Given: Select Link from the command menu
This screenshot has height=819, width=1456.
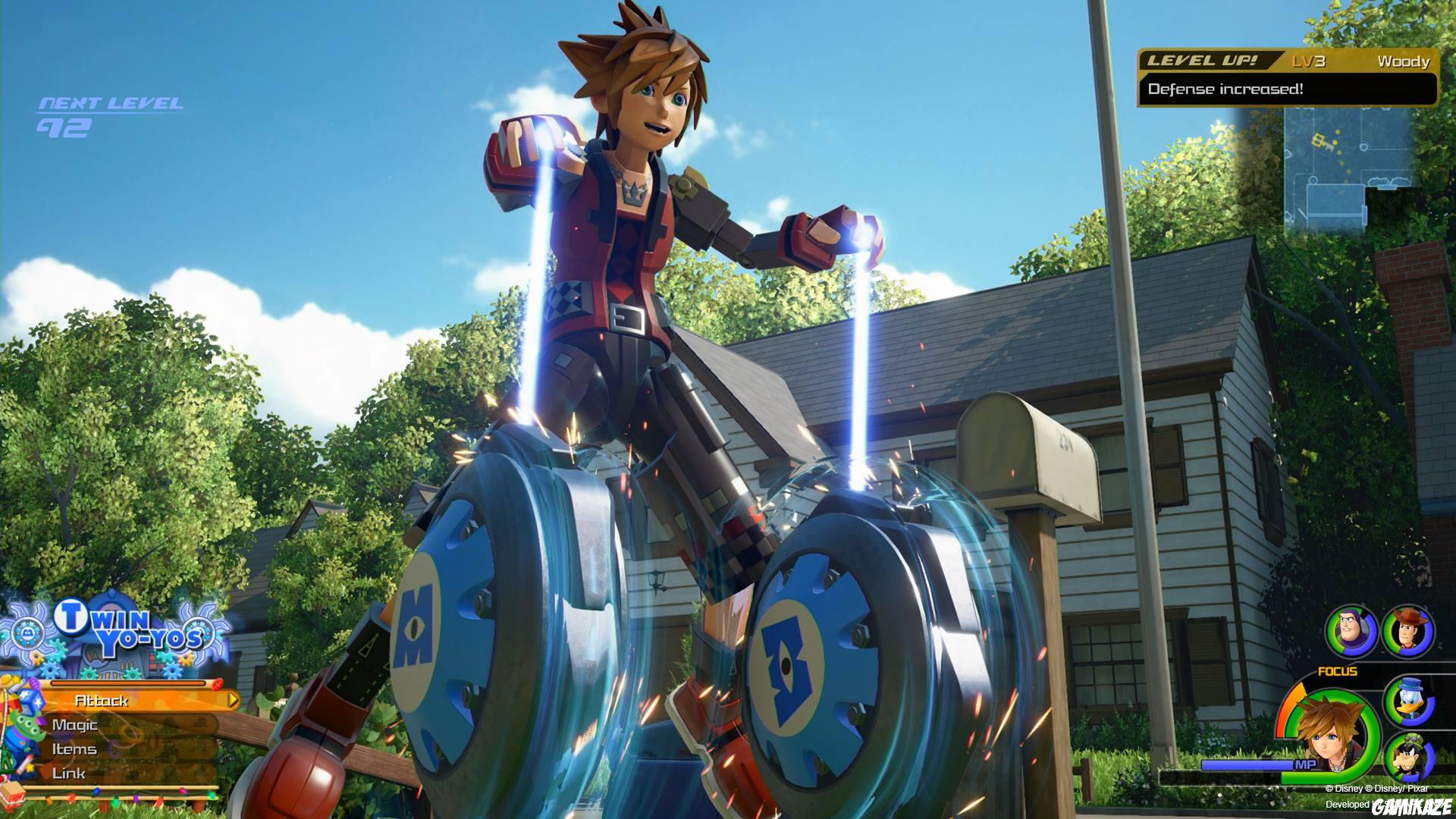Looking at the screenshot, I should (x=68, y=773).
